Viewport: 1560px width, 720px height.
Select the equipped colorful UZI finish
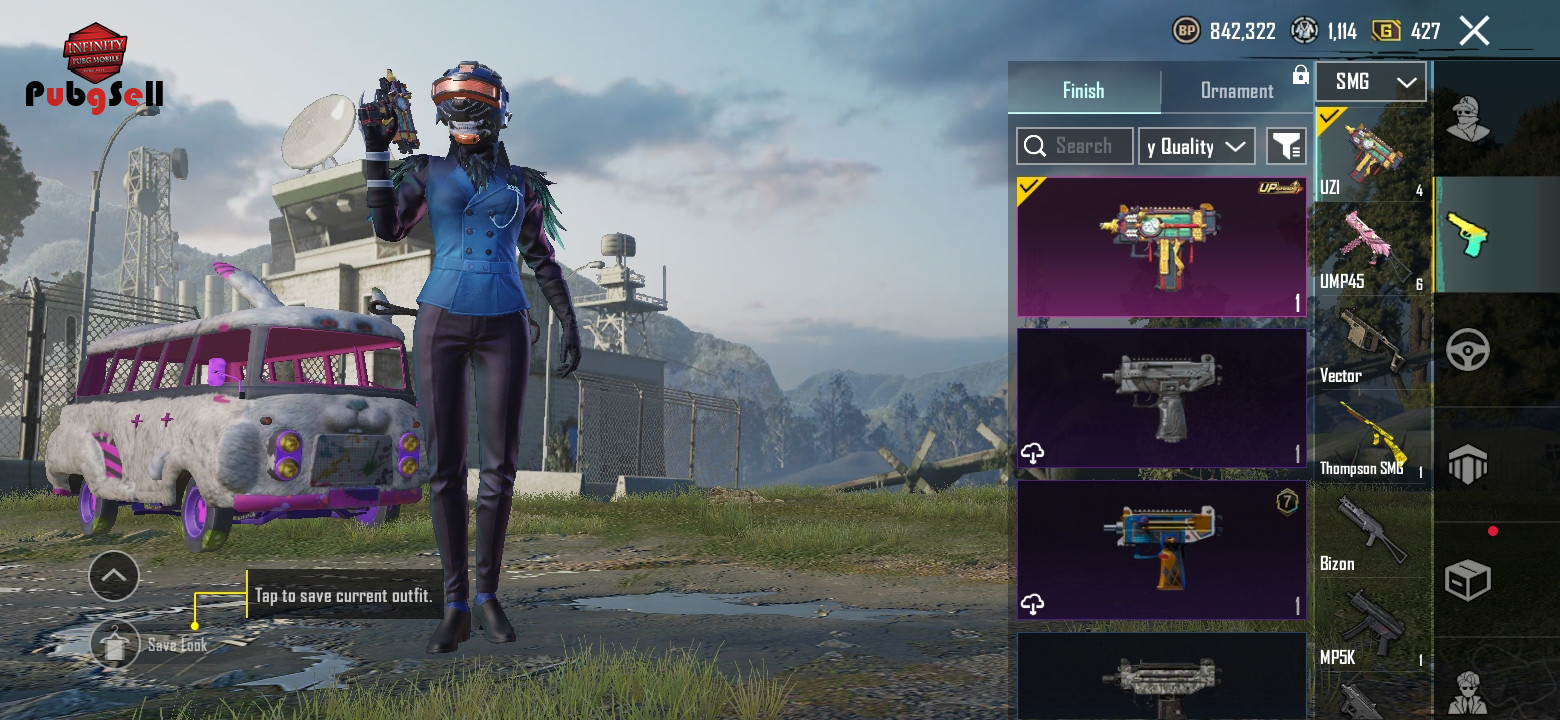click(1161, 247)
